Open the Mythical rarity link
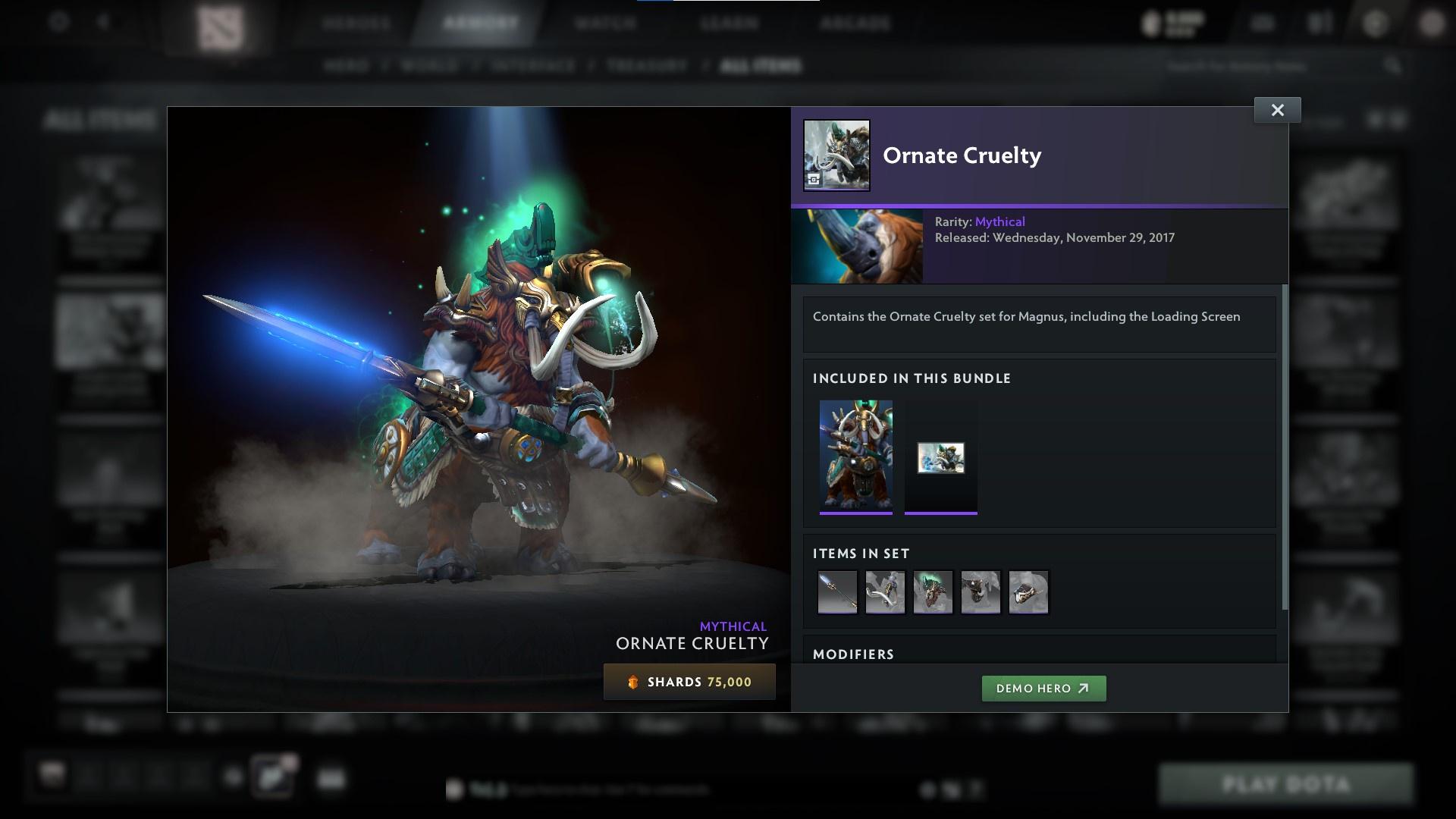 (1001, 221)
